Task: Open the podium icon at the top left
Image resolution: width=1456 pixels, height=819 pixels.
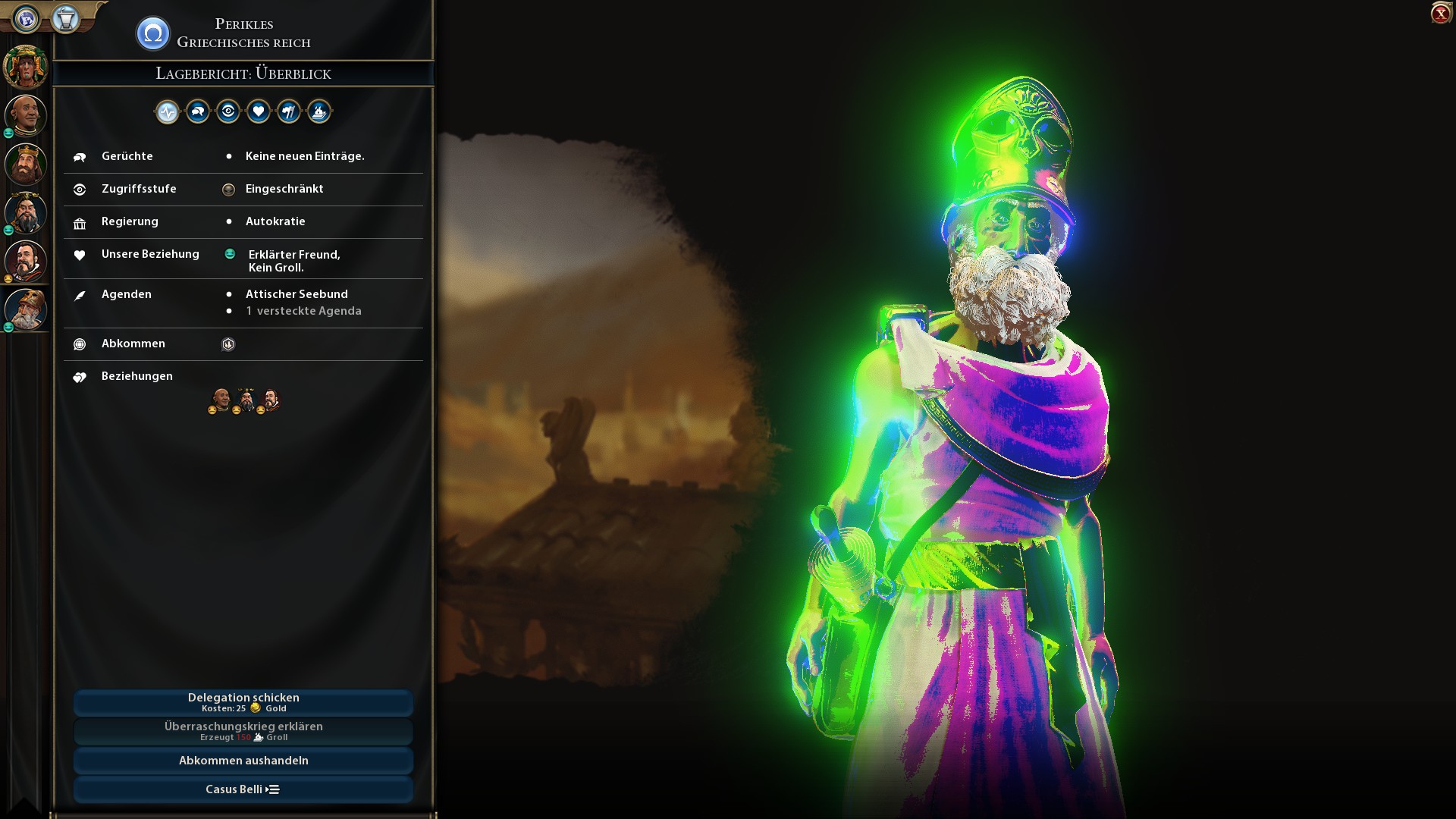Action: pyautogui.click(x=66, y=18)
